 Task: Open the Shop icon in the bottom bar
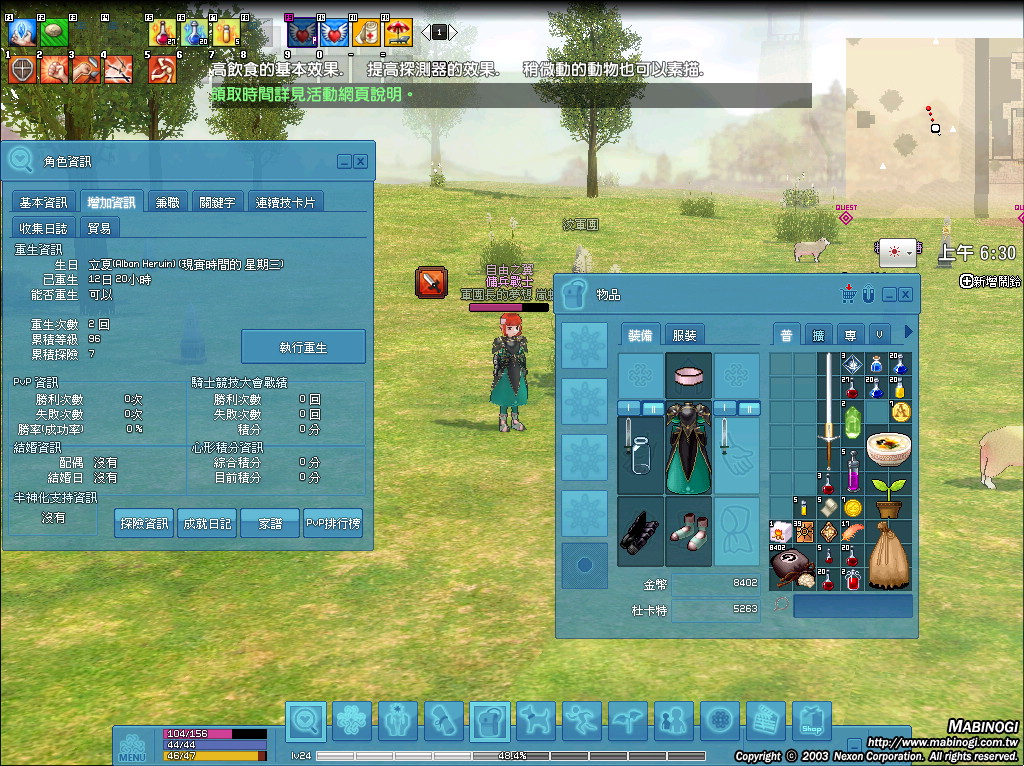point(811,720)
